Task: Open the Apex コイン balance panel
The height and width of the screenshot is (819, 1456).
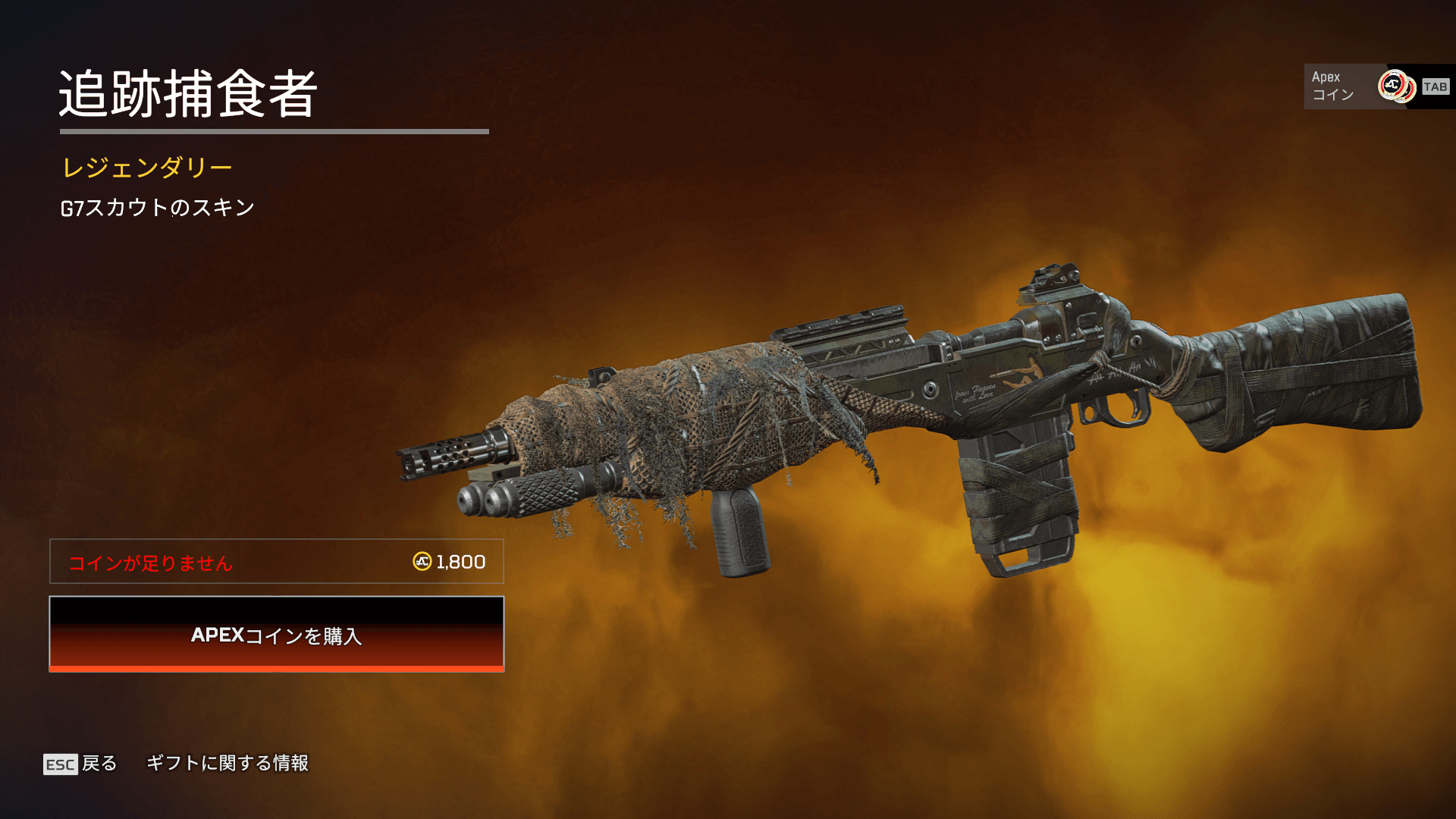Action: pyautogui.click(x=1376, y=86)
